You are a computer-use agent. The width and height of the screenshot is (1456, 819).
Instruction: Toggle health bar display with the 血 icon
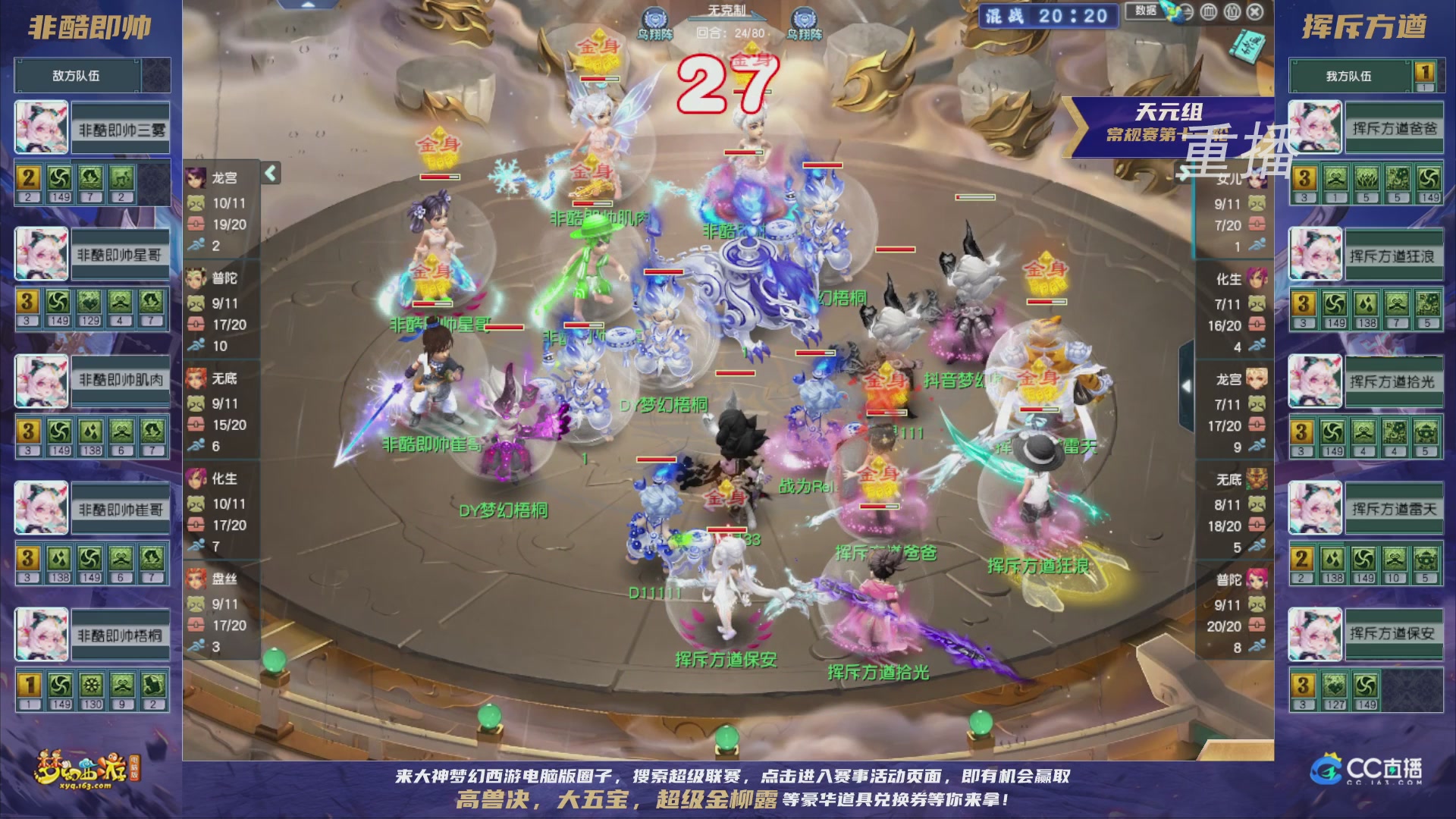[x=1209, y=12]
